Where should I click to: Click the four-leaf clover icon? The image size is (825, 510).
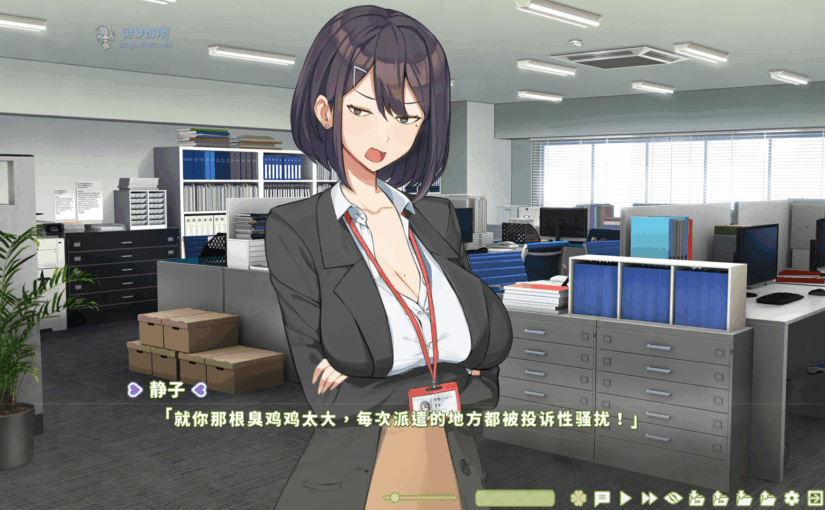[578, 497]
